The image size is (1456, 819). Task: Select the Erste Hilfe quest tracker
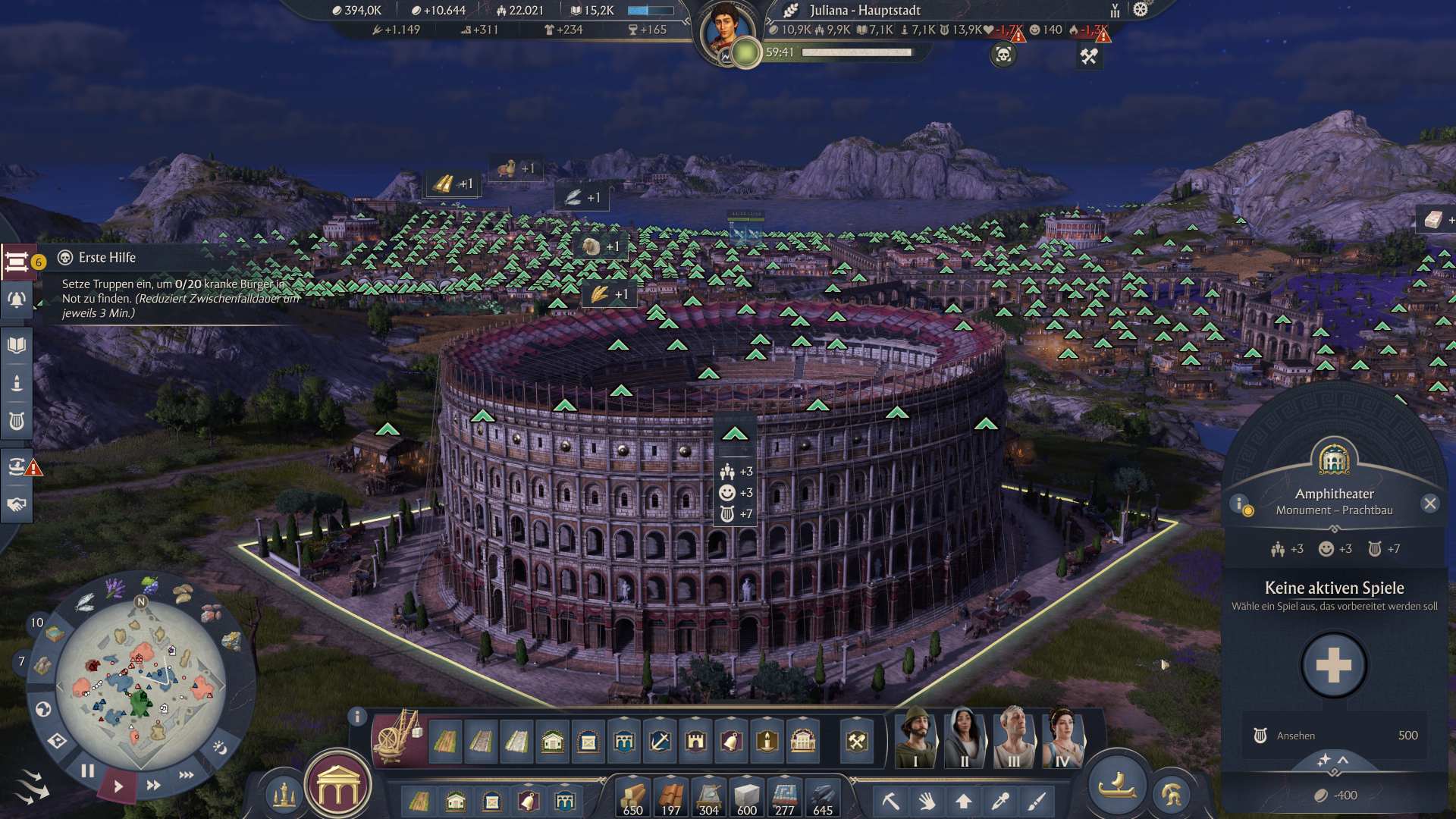coord(18,262)
